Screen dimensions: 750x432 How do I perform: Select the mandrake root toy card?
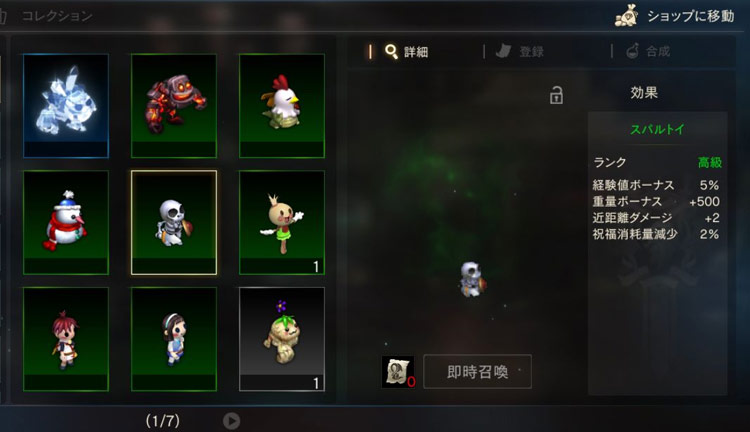(x=282, y=339)
